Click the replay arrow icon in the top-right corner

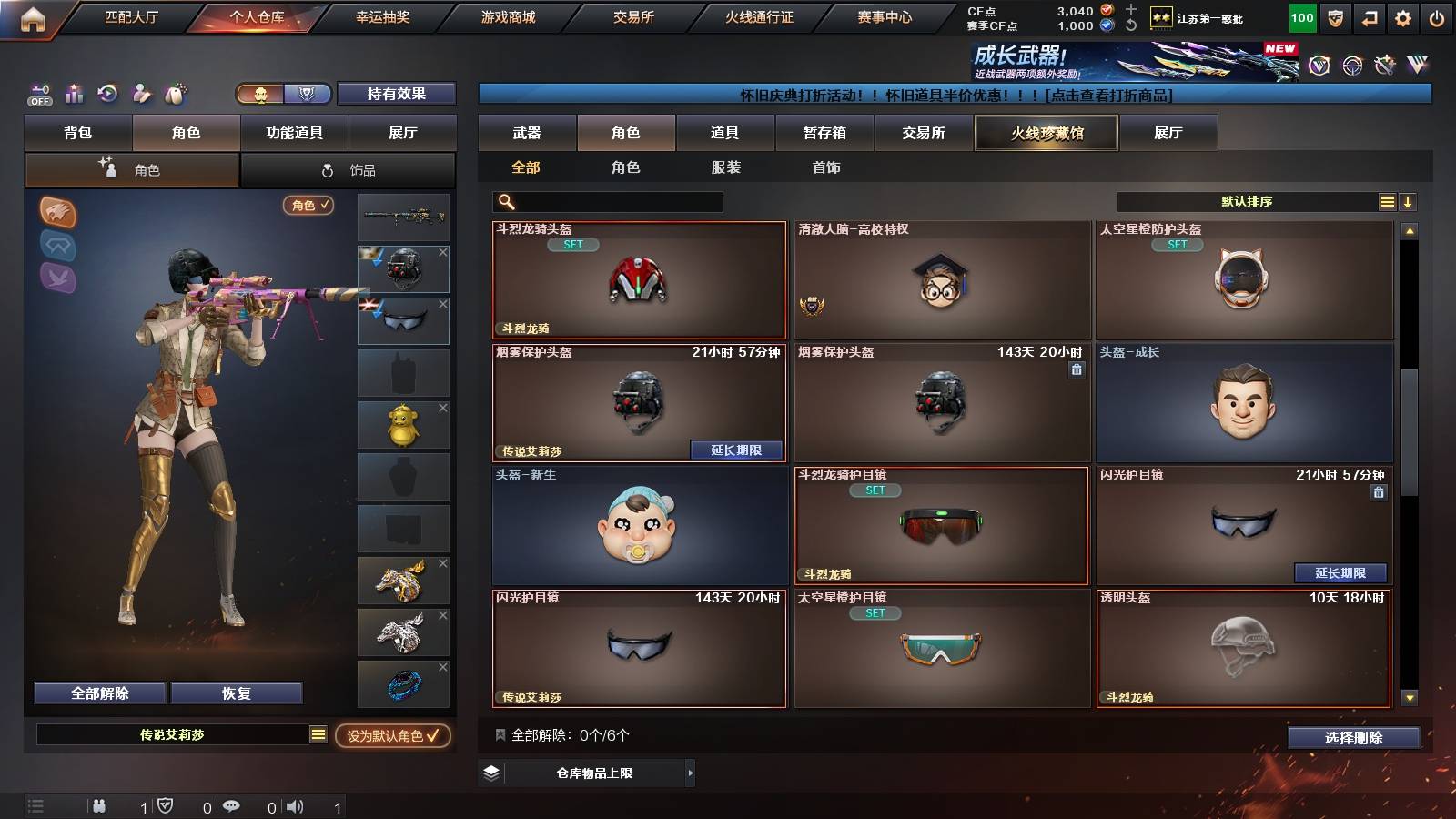coord(1369,16)
